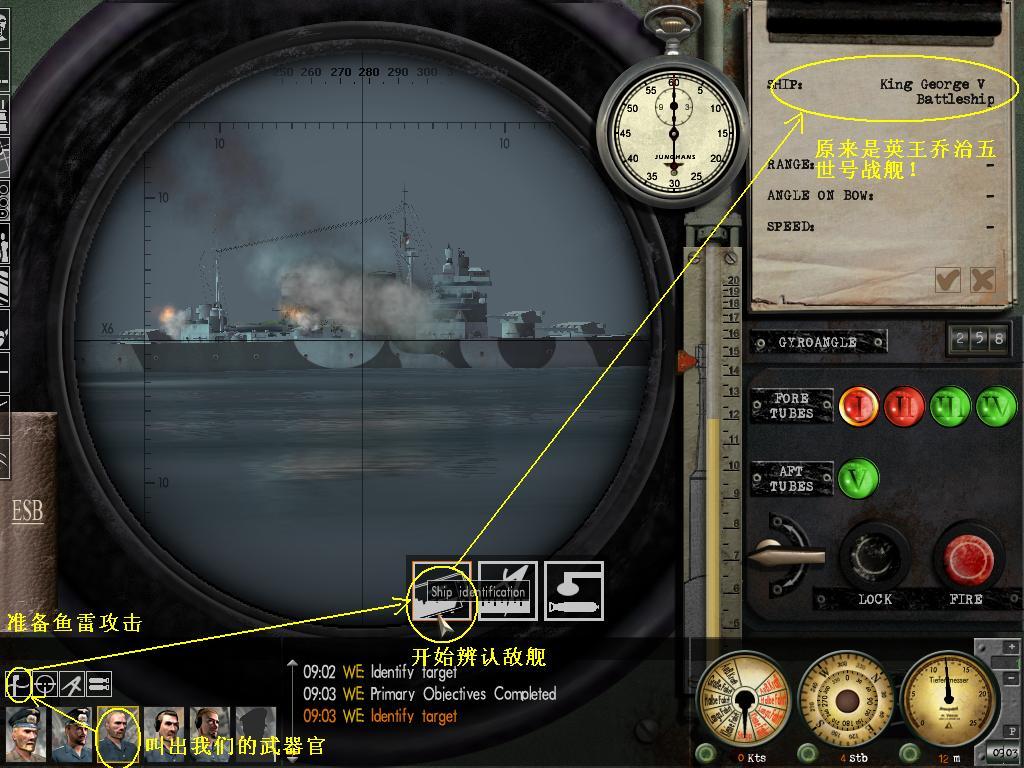This screenshot has width=1024, height=768.
Task: Select fore torpedo tube I
Action: (x=858, y=406)
